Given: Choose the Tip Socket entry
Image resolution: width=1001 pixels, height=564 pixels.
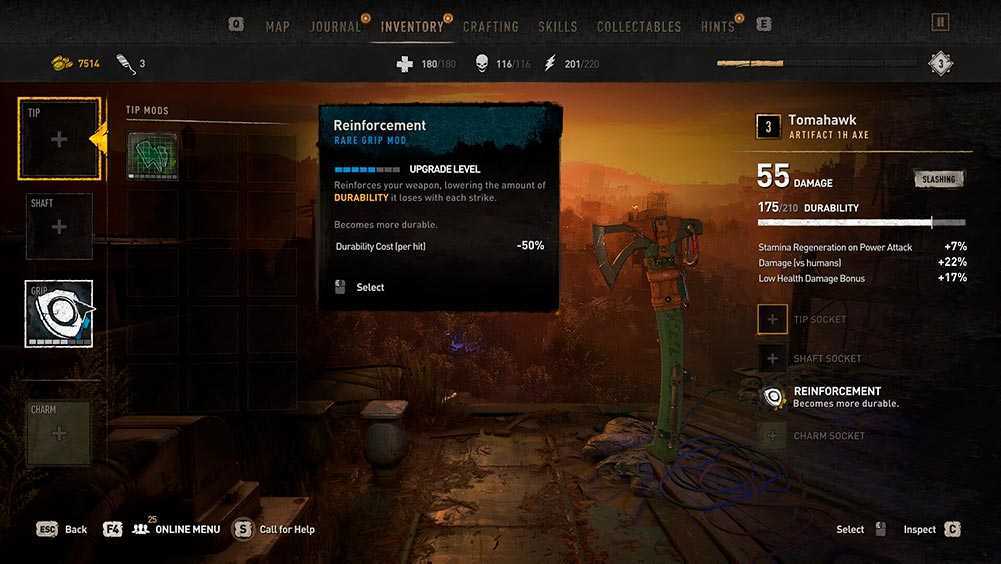Looking at the screenshot, I should click(820, 320).
